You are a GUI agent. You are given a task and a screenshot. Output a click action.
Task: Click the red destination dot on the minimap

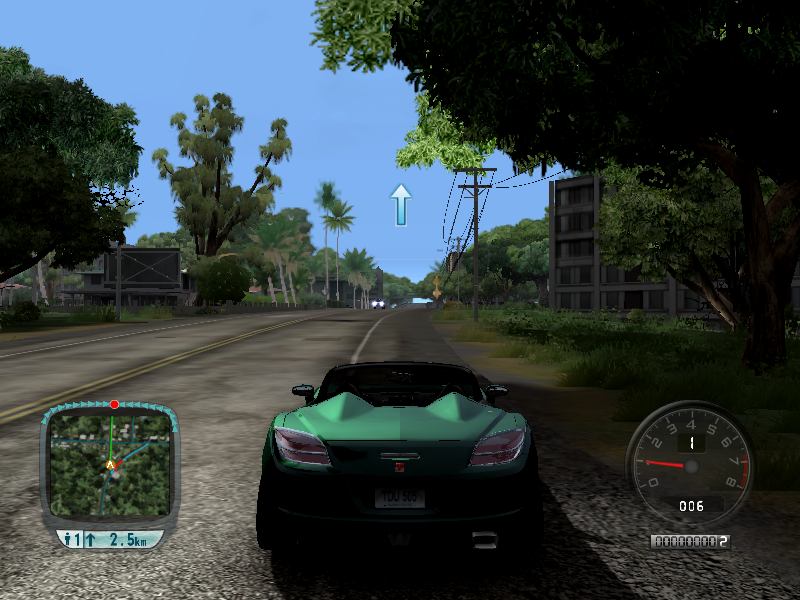tap(114, 404)
